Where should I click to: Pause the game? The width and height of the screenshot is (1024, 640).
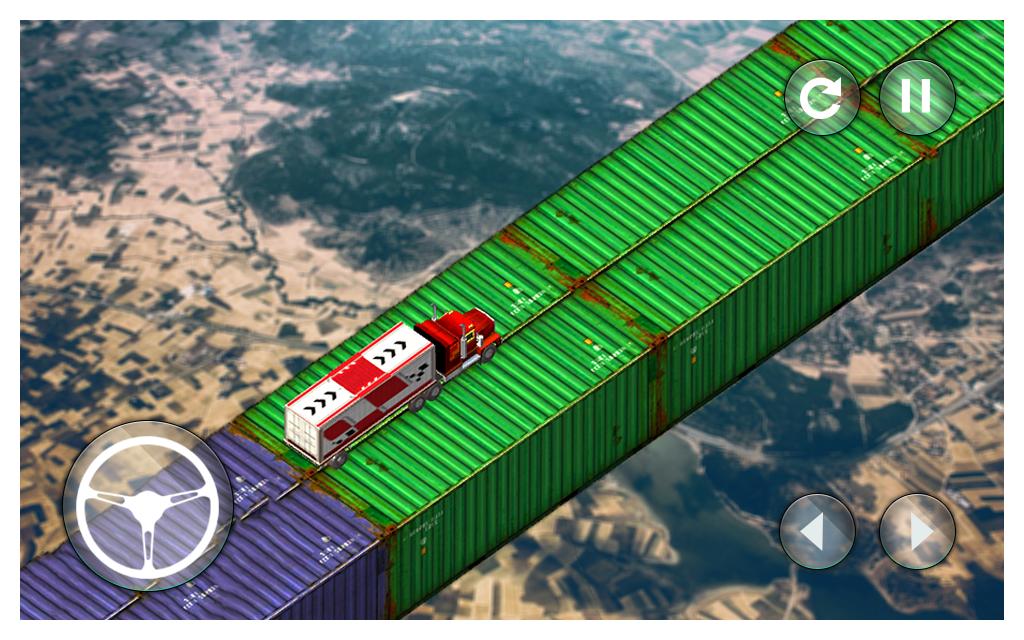click(x=916, y=97)
